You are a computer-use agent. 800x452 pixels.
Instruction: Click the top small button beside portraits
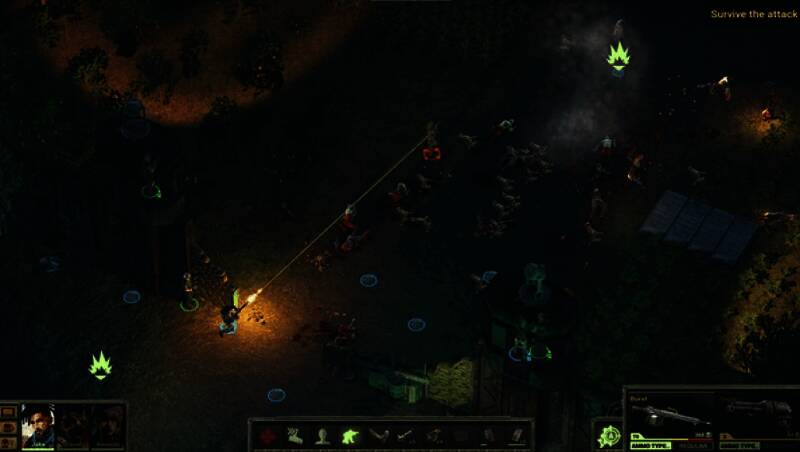[x=8, y=411]
